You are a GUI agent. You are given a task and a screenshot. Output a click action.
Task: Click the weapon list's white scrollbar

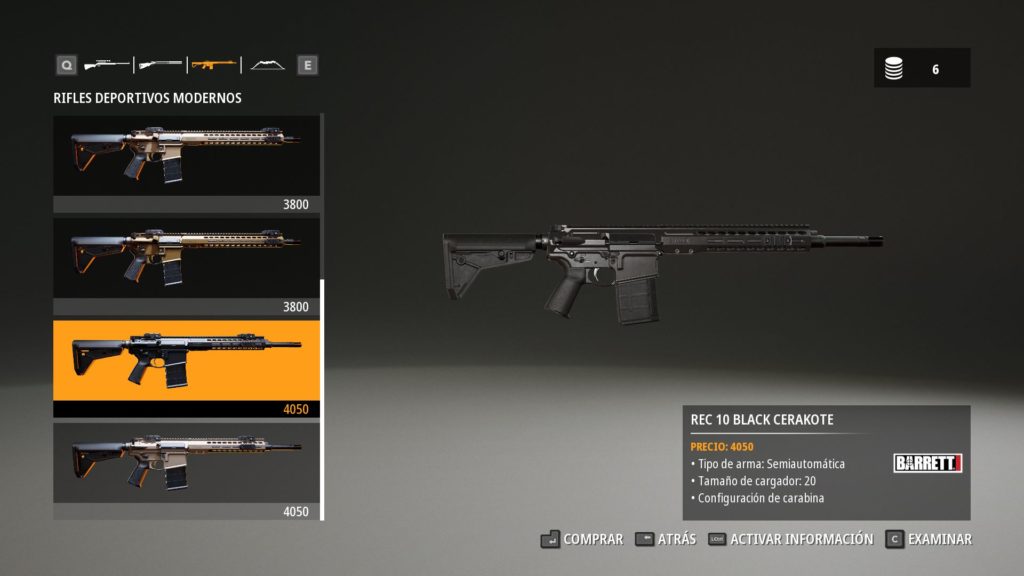tap(322, 400)
